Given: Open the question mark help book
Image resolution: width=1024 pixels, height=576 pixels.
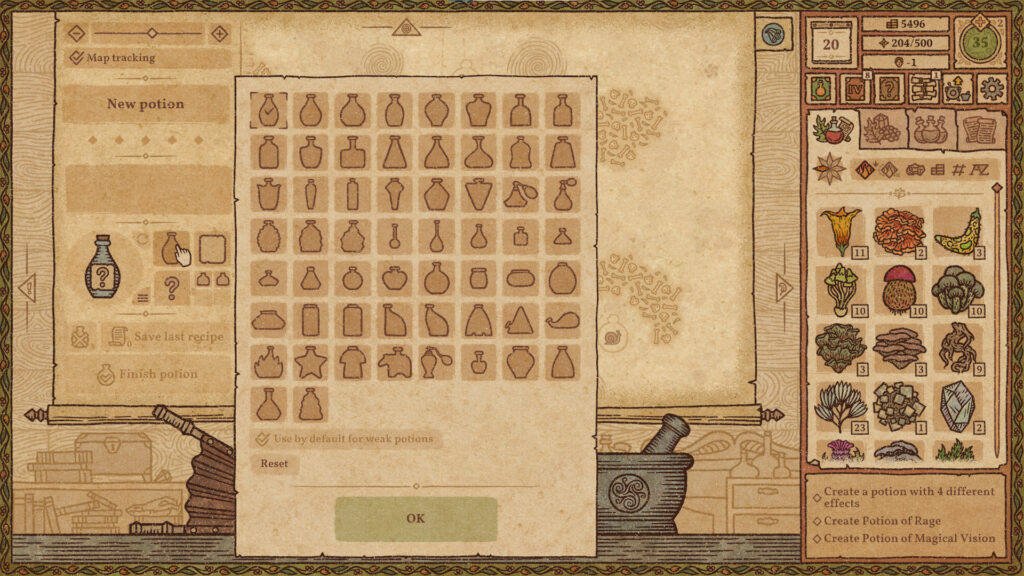Looking at the screenshot, I should click(x=889, y=88).
